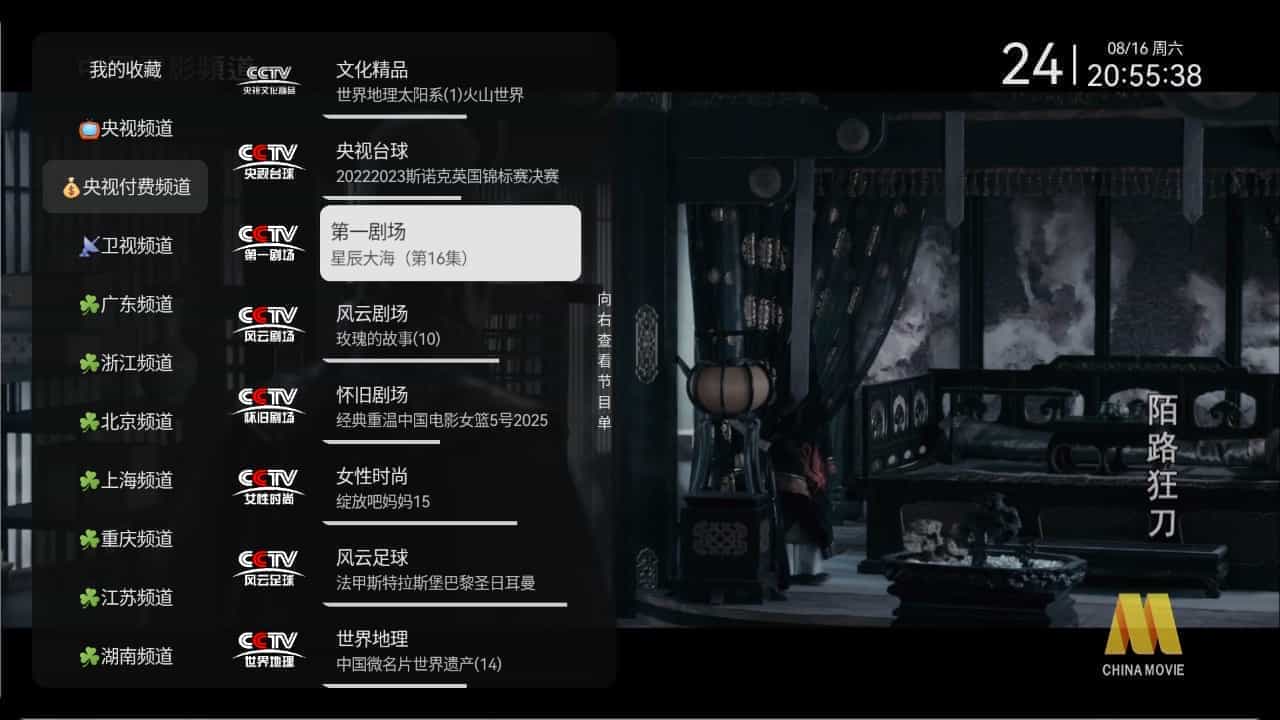The height and width of the screenshot is (720, 1280).
Task: Open 玫瑰的故事(10) on 风云剧场
Action: (389, 340)
